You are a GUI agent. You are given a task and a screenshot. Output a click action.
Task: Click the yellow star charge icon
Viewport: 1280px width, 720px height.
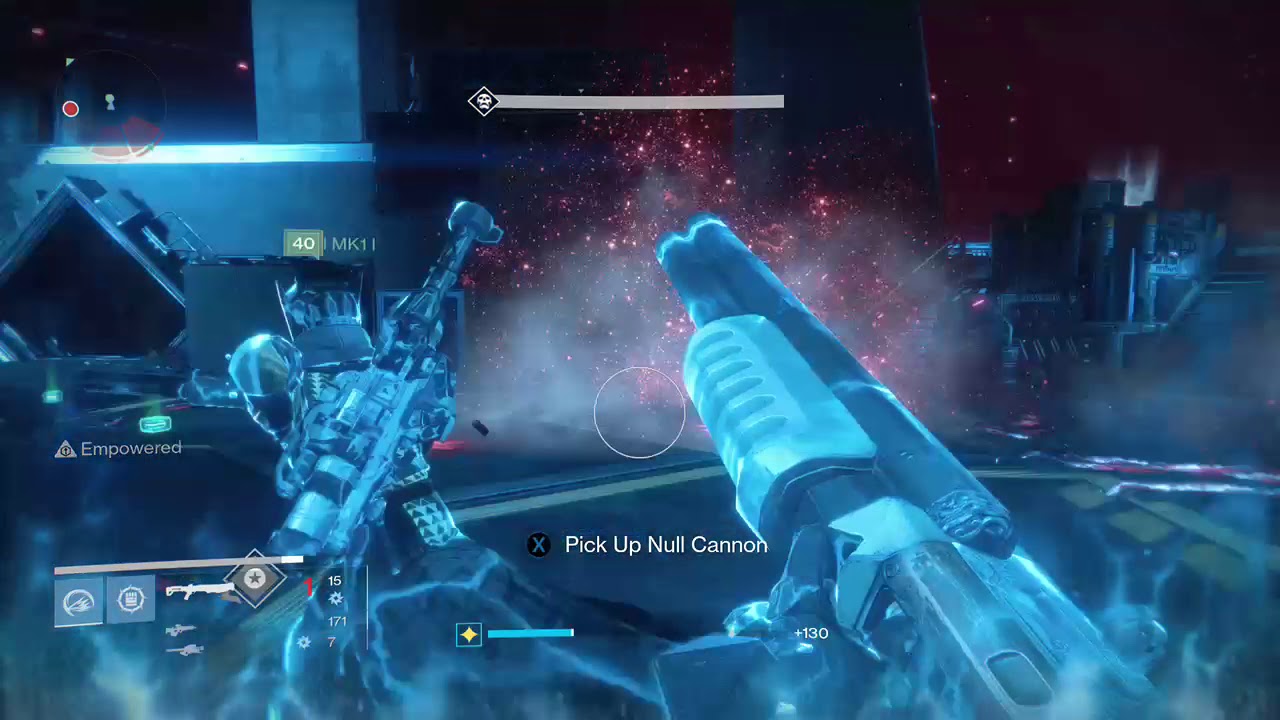tap(468, 634)
